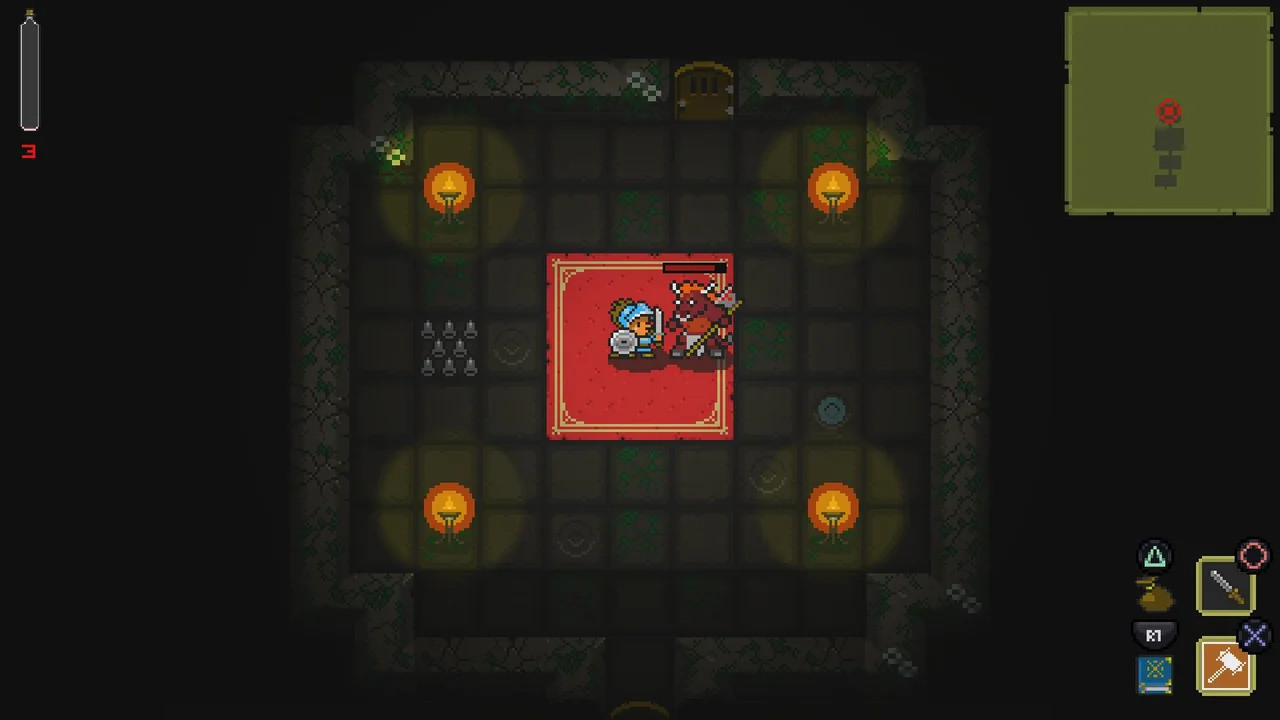Click the R1 shoulder button prompt

tap(1154, 635)
